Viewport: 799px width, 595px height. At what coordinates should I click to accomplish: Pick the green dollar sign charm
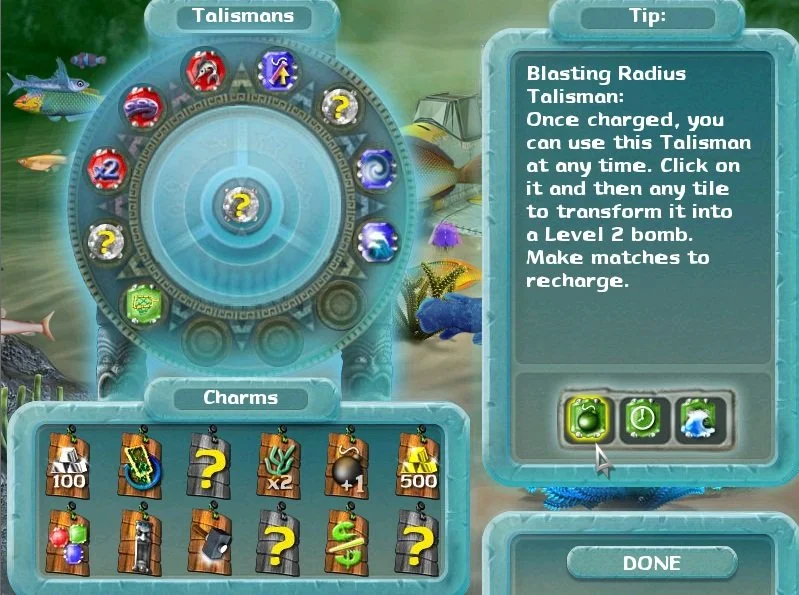point(348,544)
